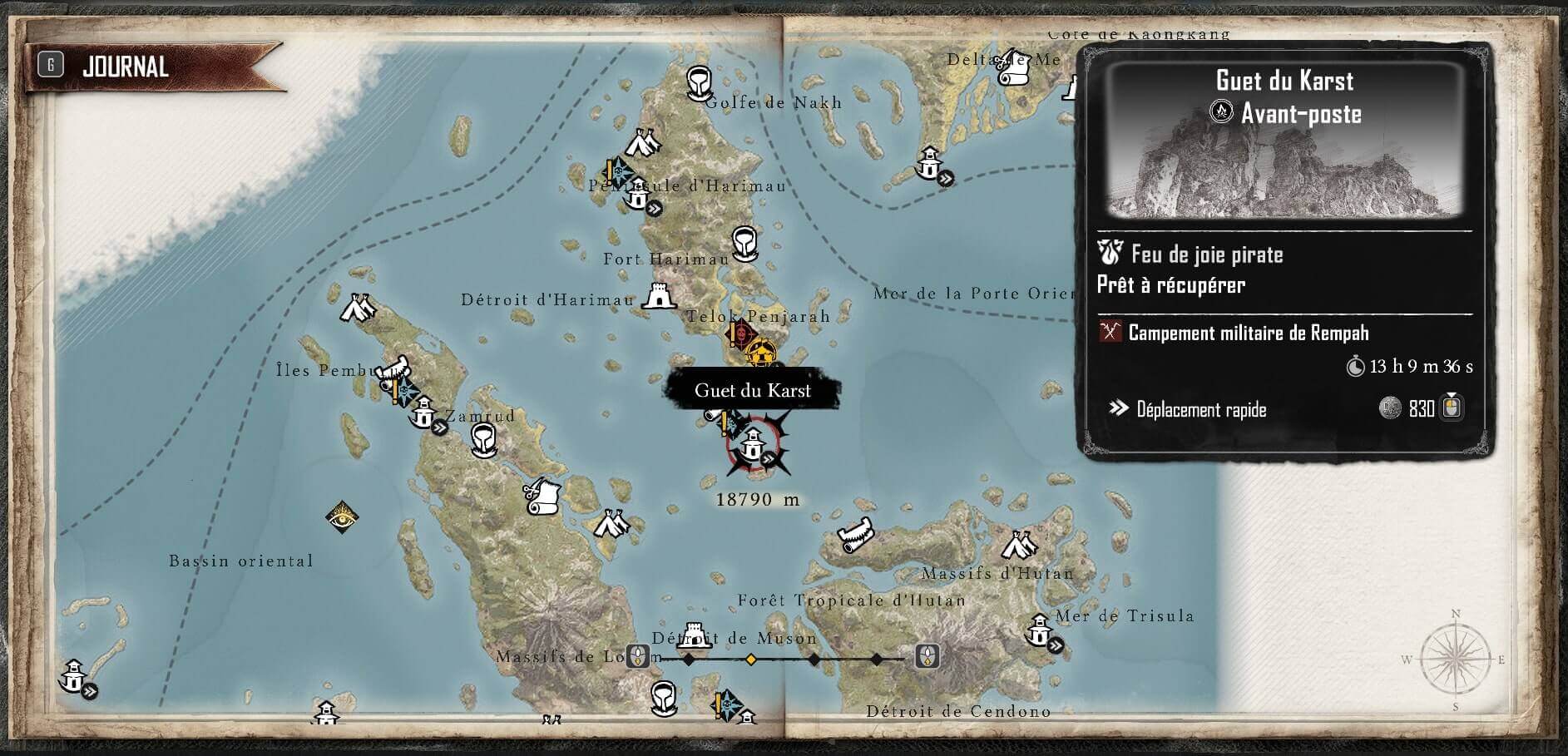Screen dimensions: 1568x756
Task: Select the Guet du Karst outpost marker
Action: (753, 445)
